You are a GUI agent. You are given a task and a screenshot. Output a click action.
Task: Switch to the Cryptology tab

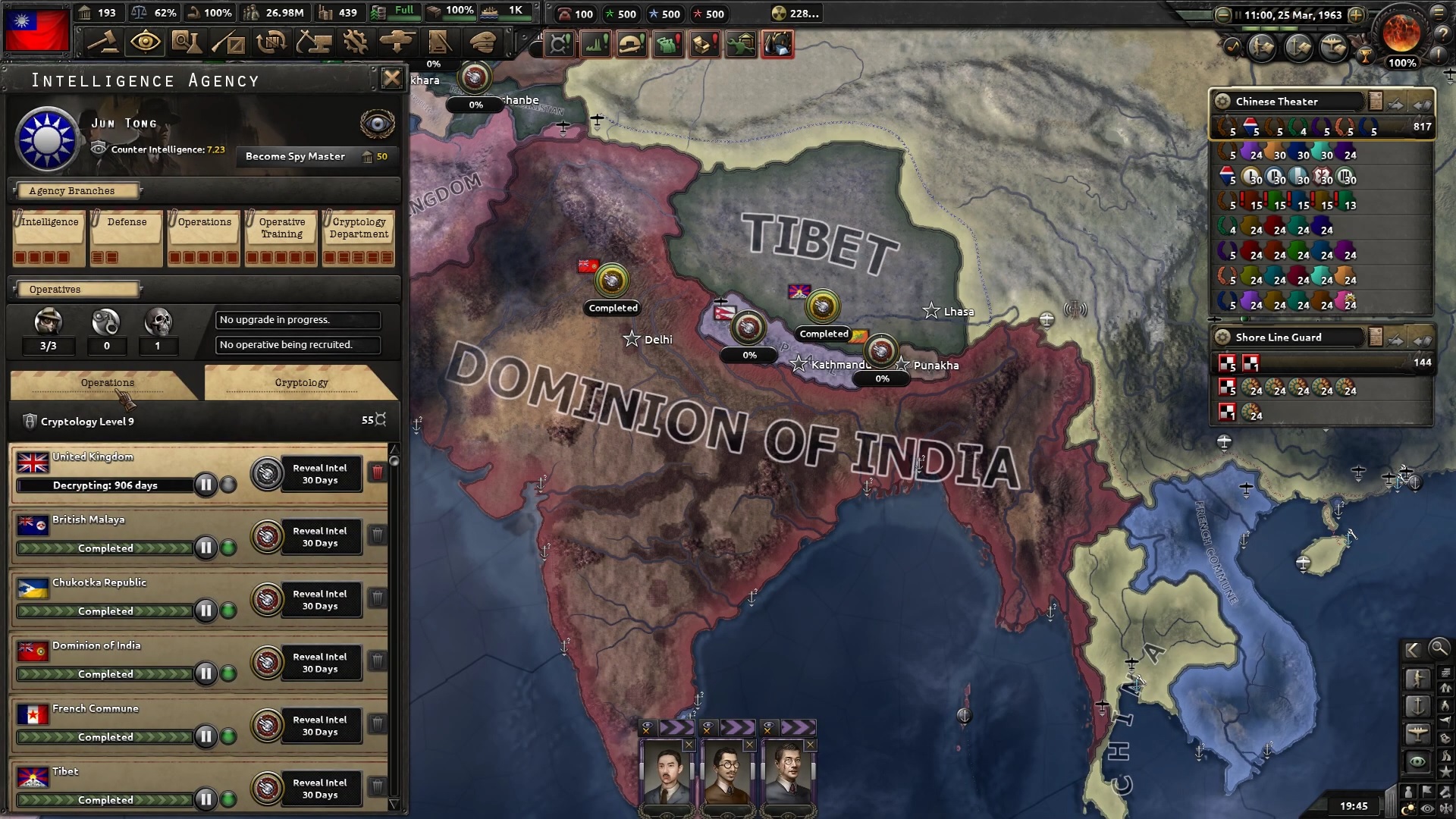pos(301,383)
